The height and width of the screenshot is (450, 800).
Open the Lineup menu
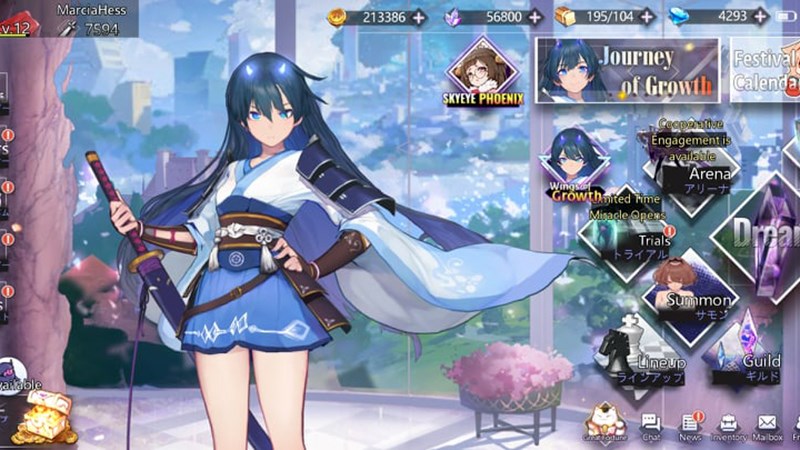(640, 357)
